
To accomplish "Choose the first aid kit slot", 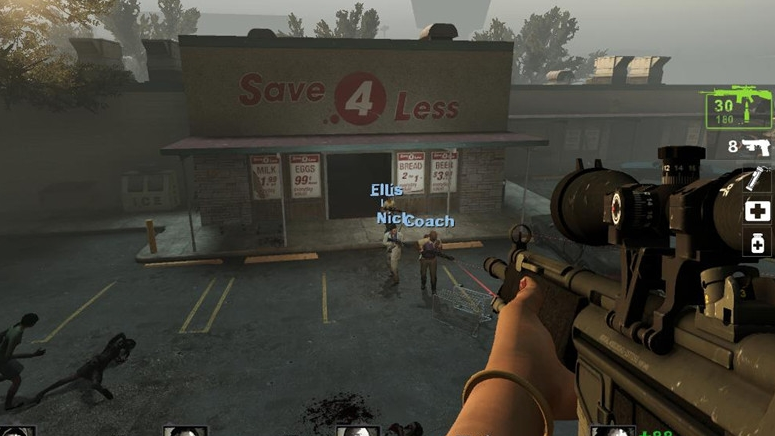I will 758,212.
